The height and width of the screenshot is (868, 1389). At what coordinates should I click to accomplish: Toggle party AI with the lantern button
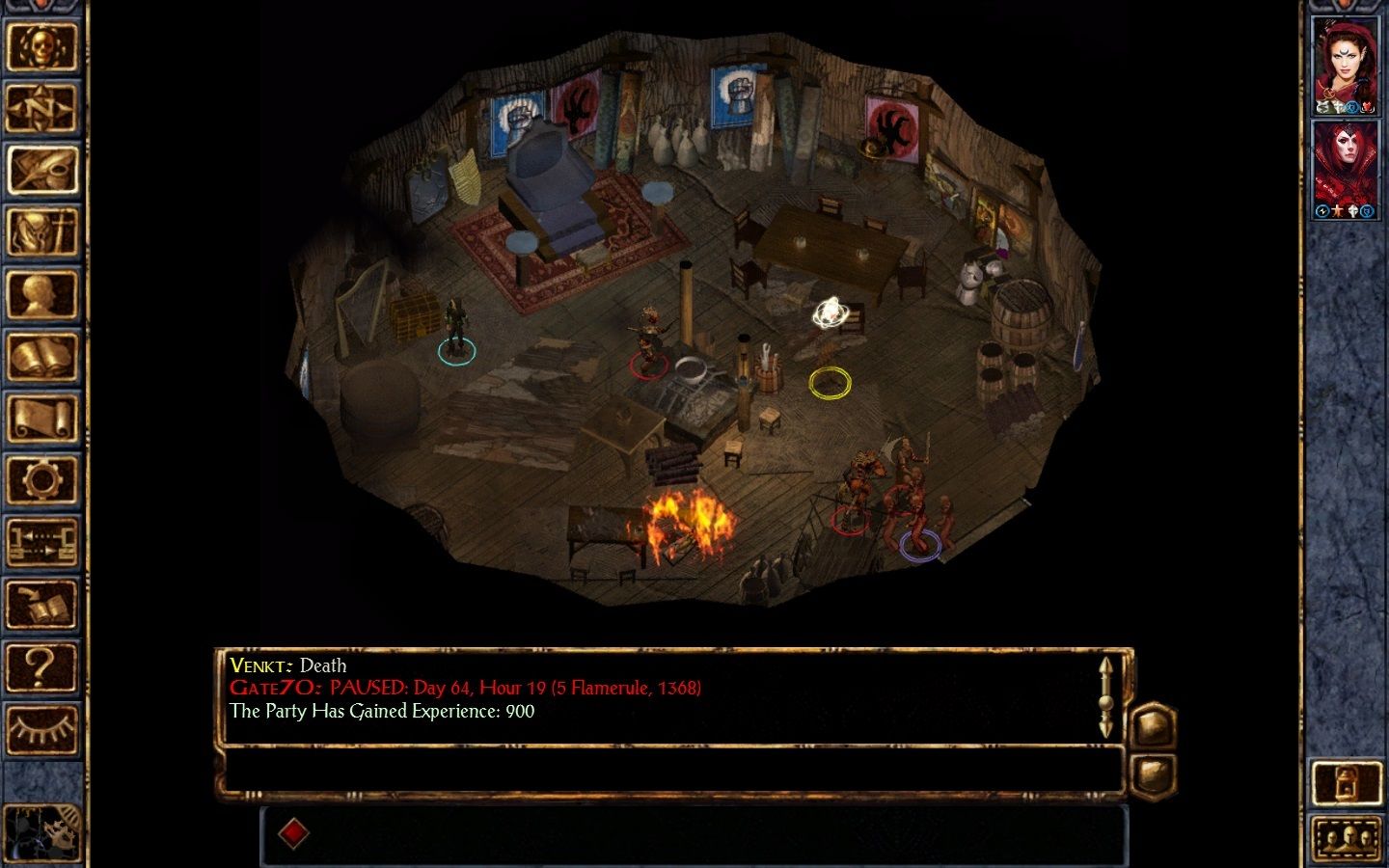[1347, 783]
